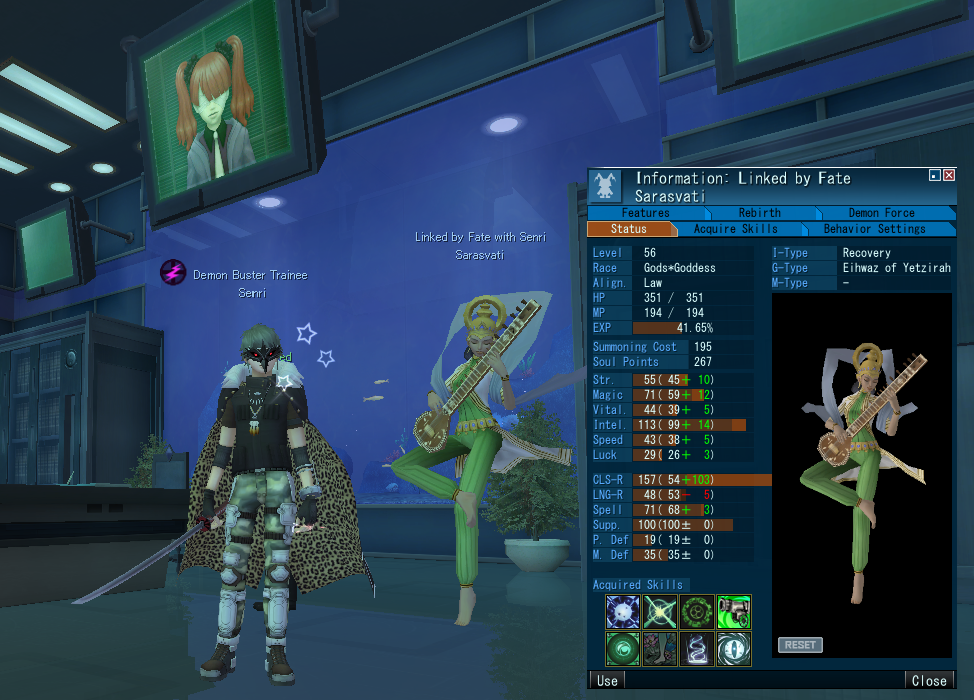The height and width of the screenshot is (700, 974).
Task: Select the white sparkling orb skill icon
Action: click(x=623, y=612)
